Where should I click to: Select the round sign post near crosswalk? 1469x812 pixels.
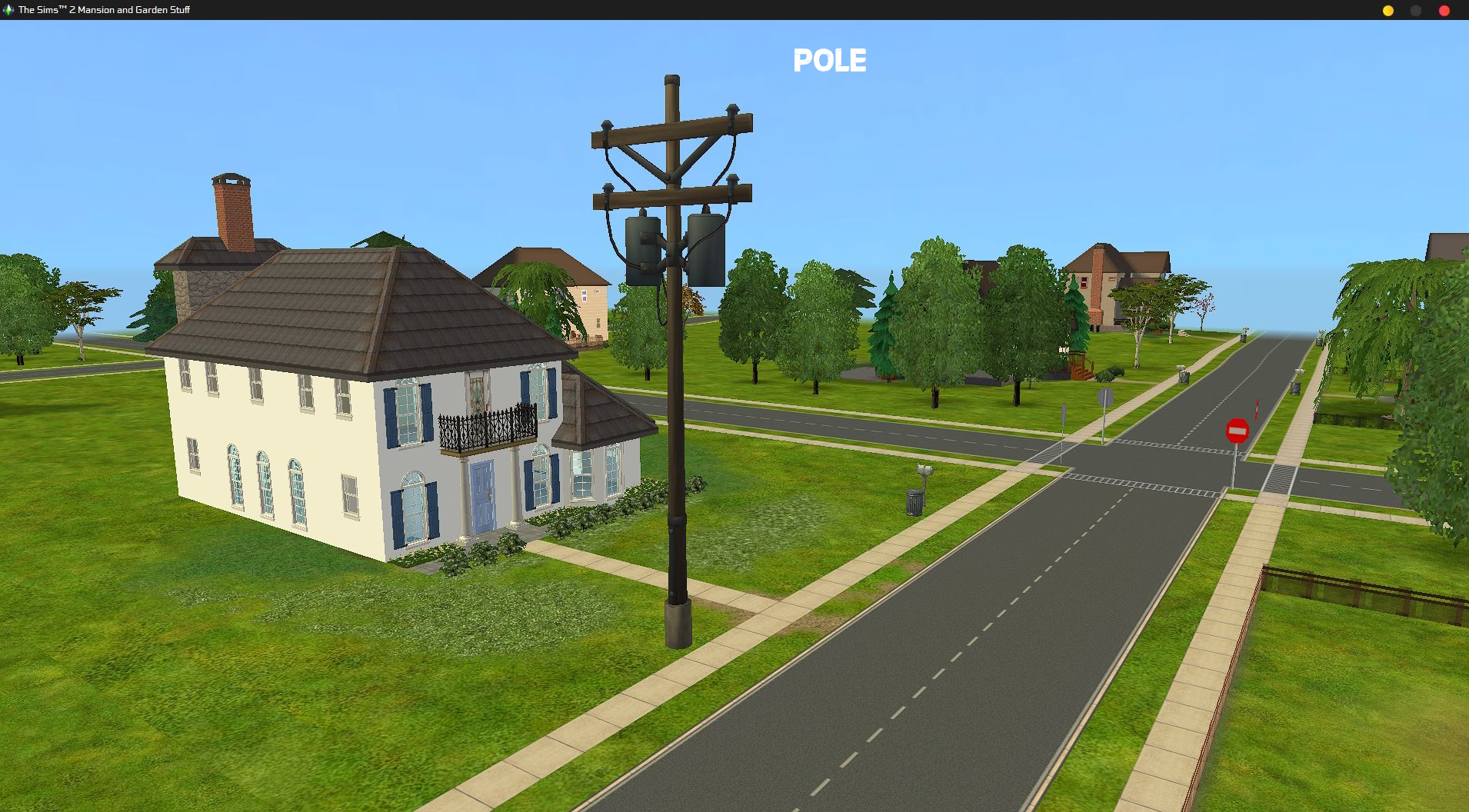[1105, 398]
